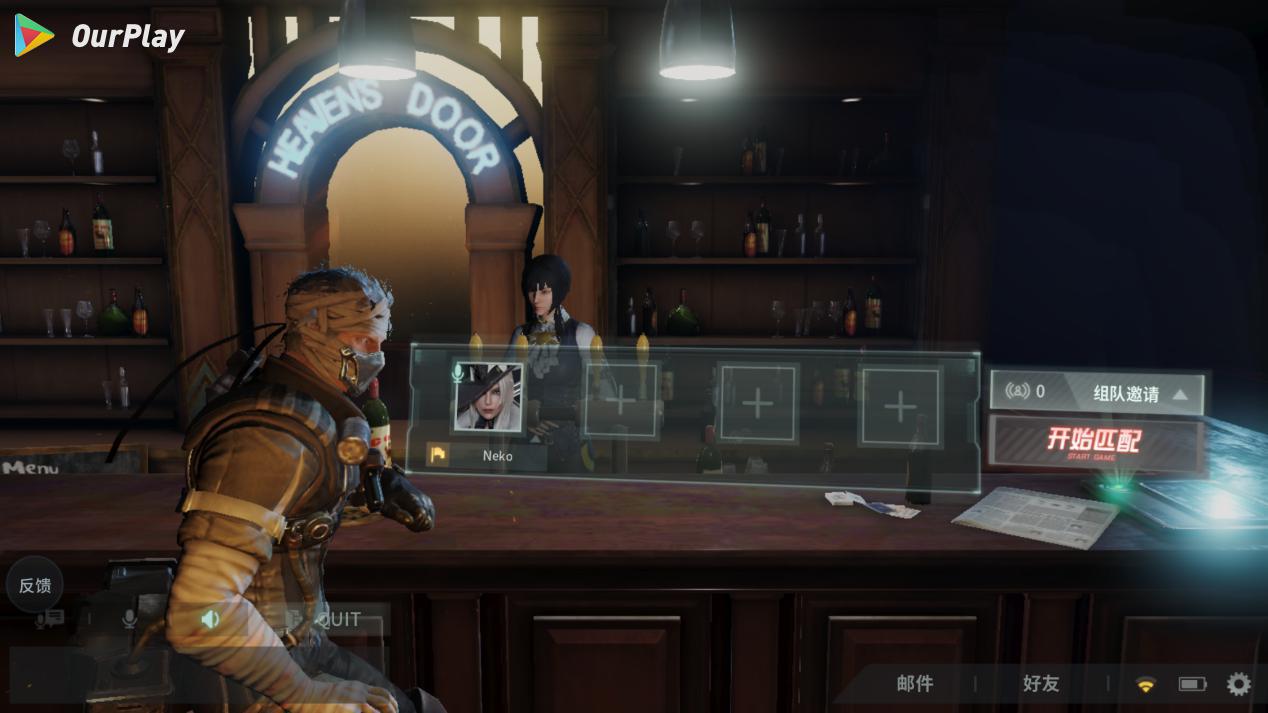The width and height of the screenshot is (1268, 713).
Task: Select Neko's player portrait
Action: (x=487, y=397)
